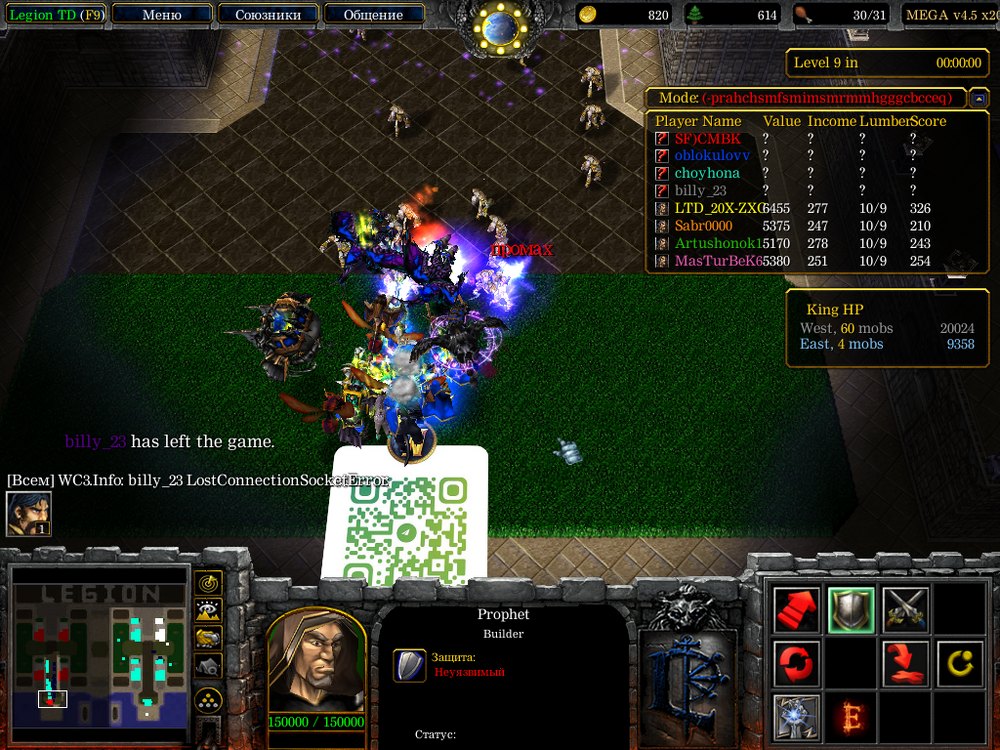Use the crossed swords attack command
The width and height of the screenshot is (1000, 750).
pyautogui.click(x=906, y=610)
